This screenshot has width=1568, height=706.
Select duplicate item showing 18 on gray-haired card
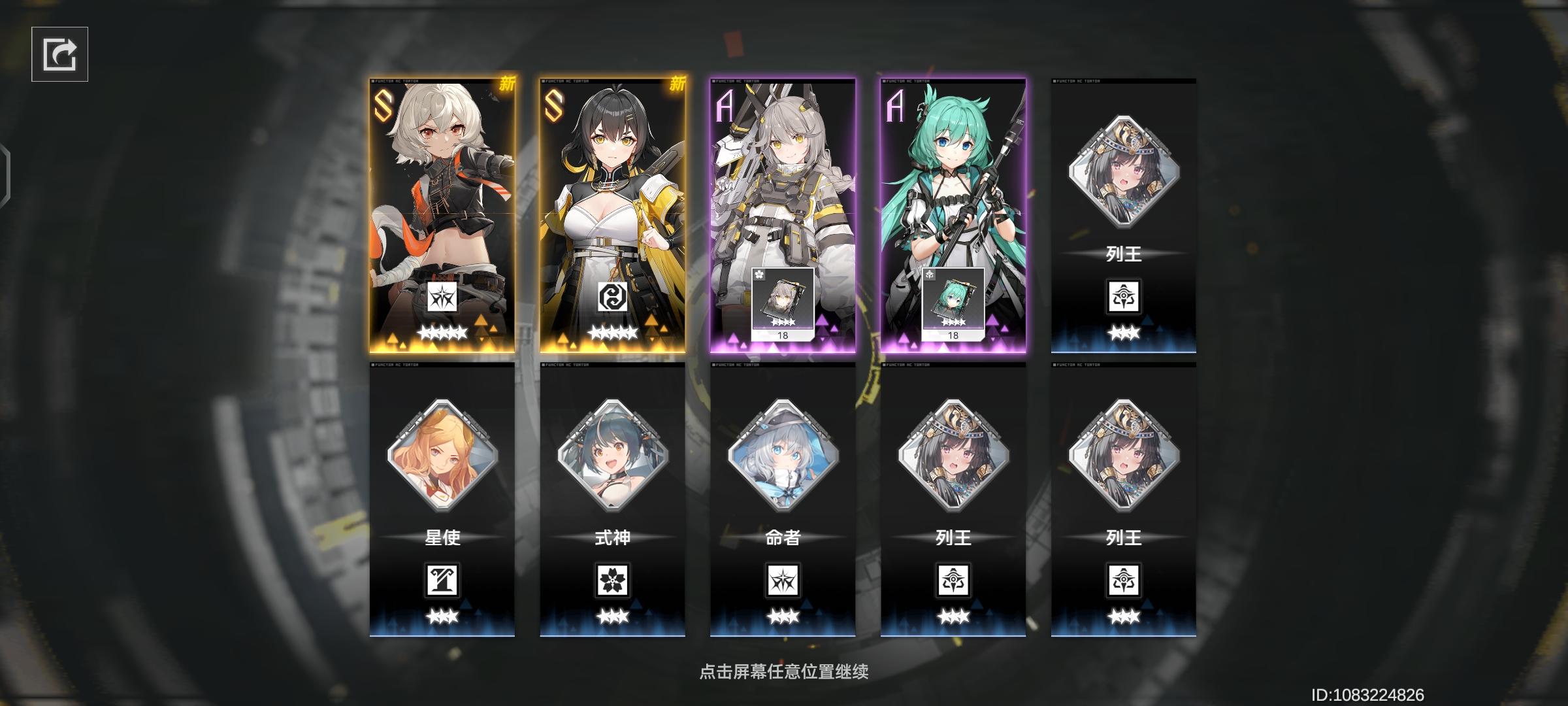click(781, 305)
